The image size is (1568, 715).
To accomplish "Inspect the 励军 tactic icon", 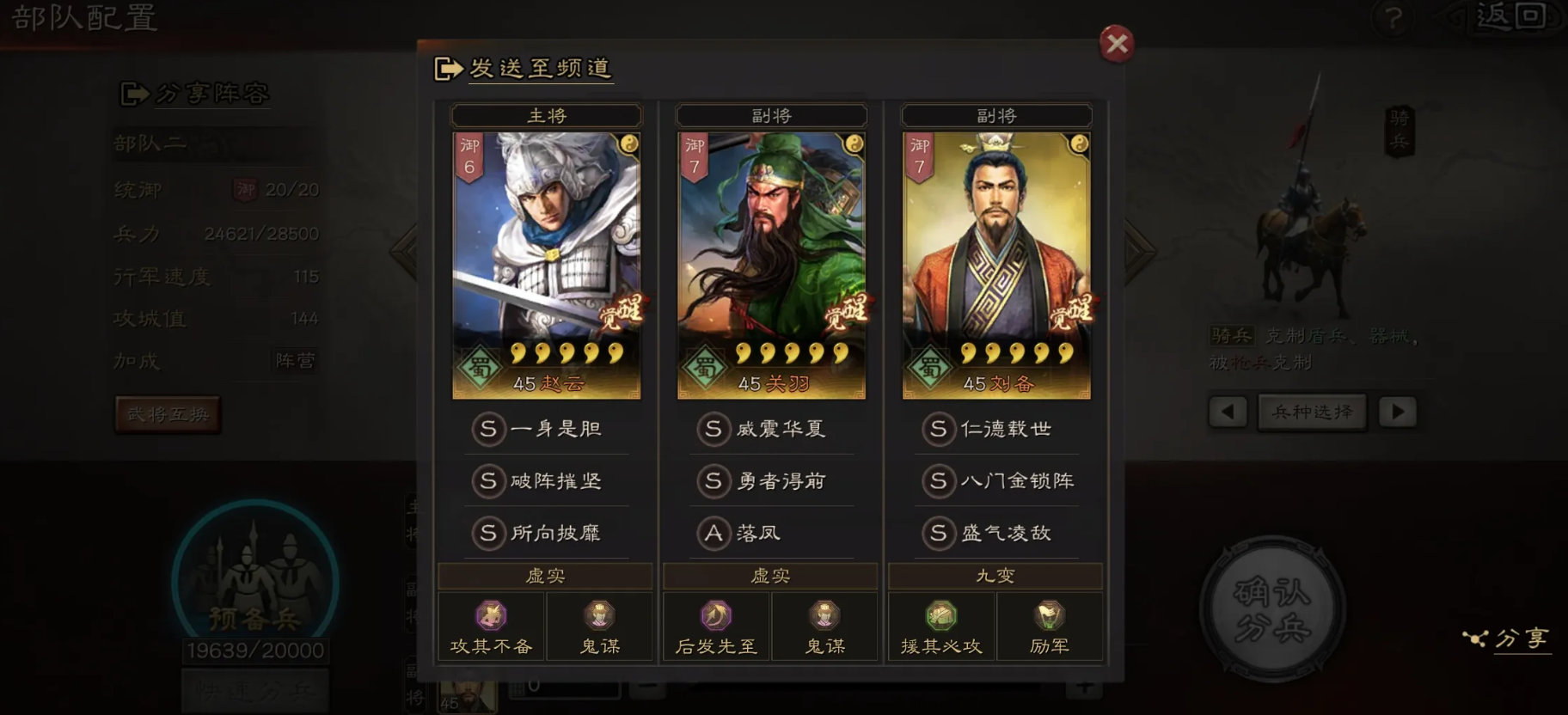I will 1050,616.
